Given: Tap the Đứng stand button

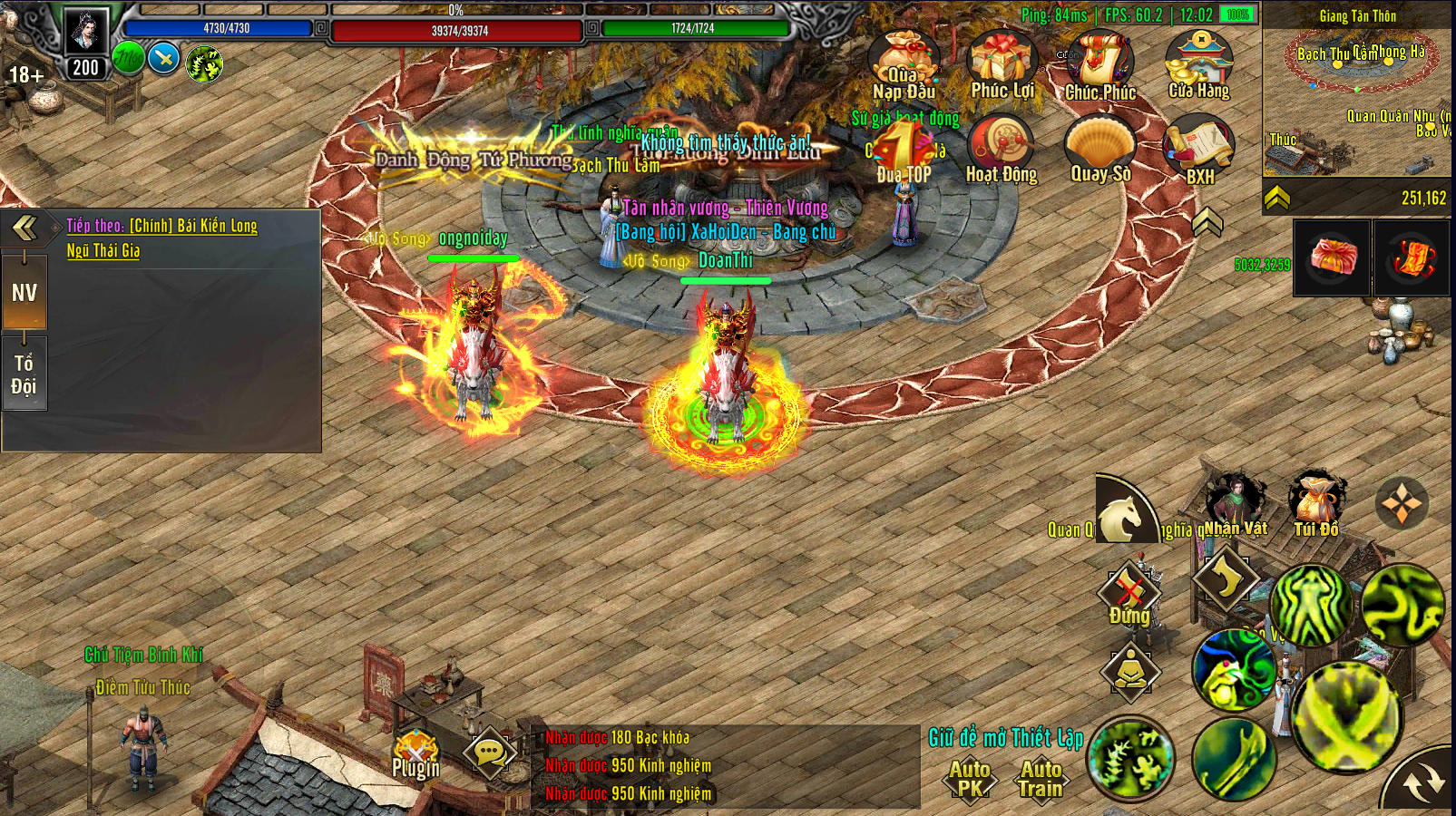Looking at the screenshot, I should pyautogui.click(x=1129, y=595).
